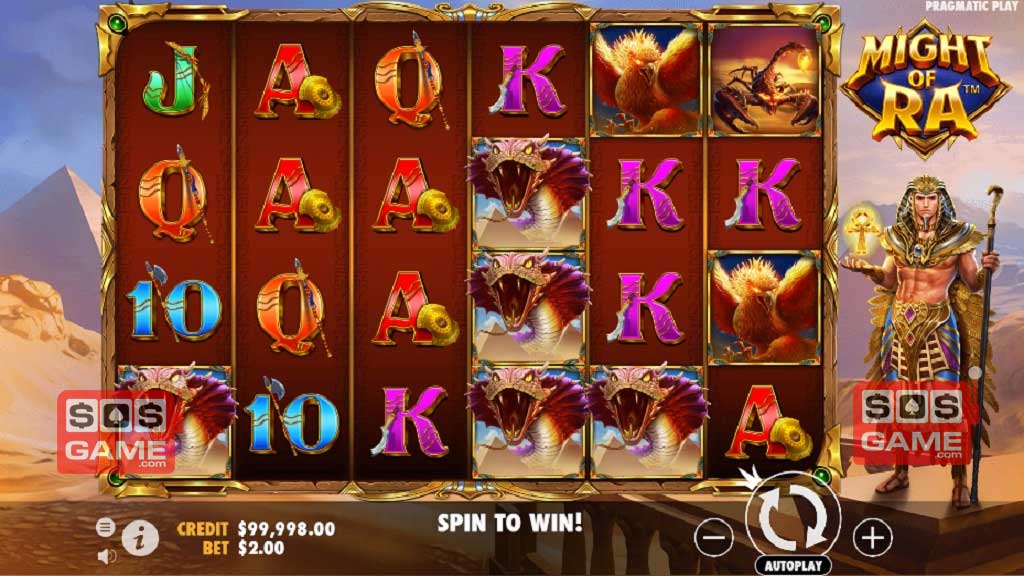Spin the reels with the circular arrow button

(792, 516)
